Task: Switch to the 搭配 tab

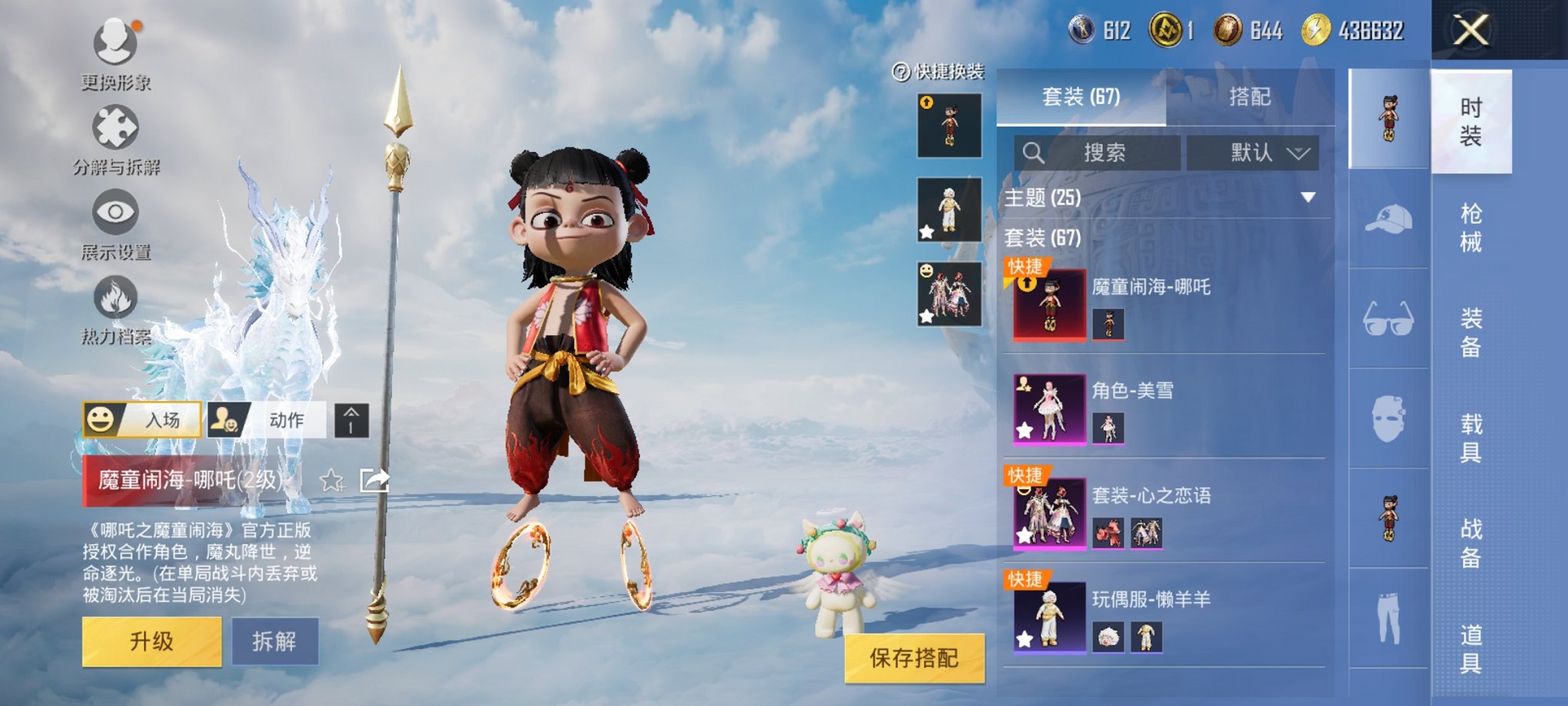Action: coord(1249,97)
